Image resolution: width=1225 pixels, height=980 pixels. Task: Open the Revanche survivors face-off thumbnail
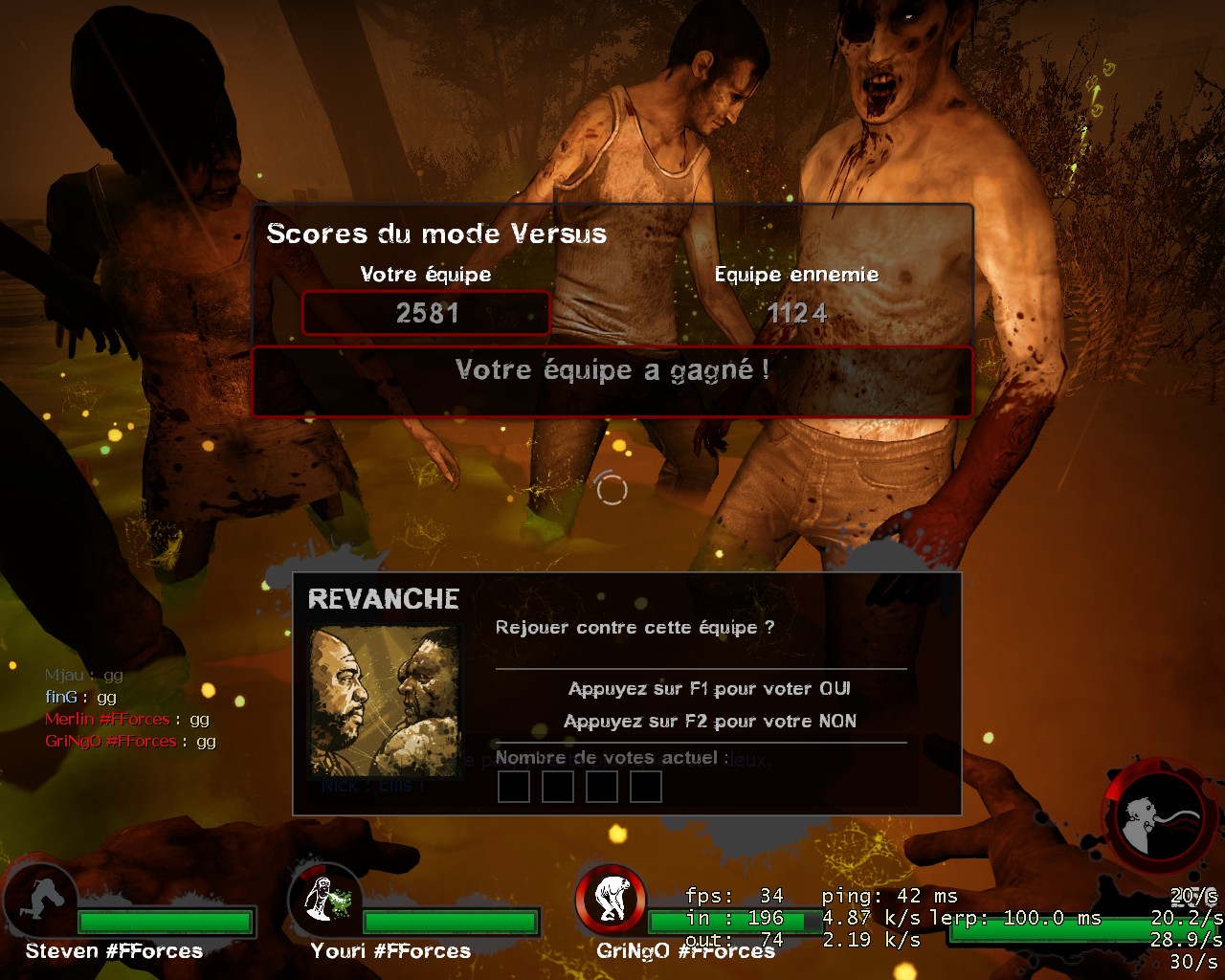[384, 702]
